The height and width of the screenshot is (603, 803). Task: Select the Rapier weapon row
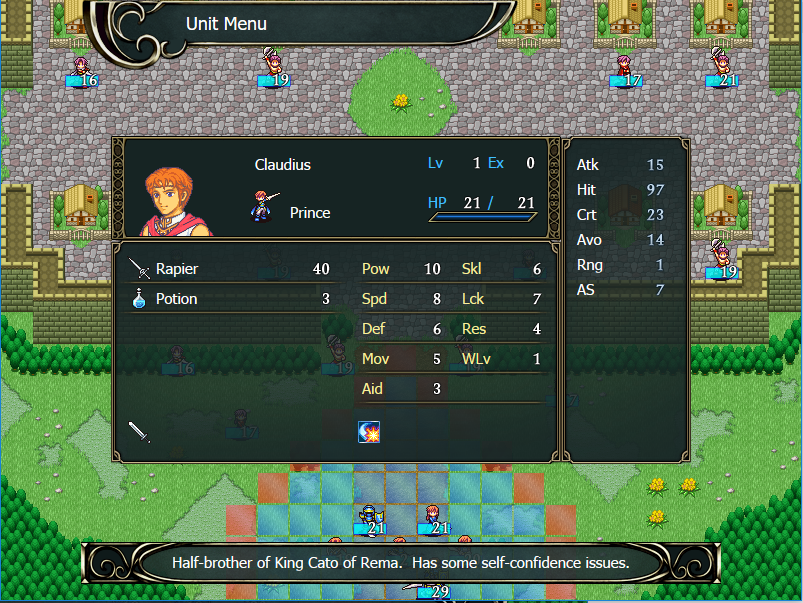[230, 269]
